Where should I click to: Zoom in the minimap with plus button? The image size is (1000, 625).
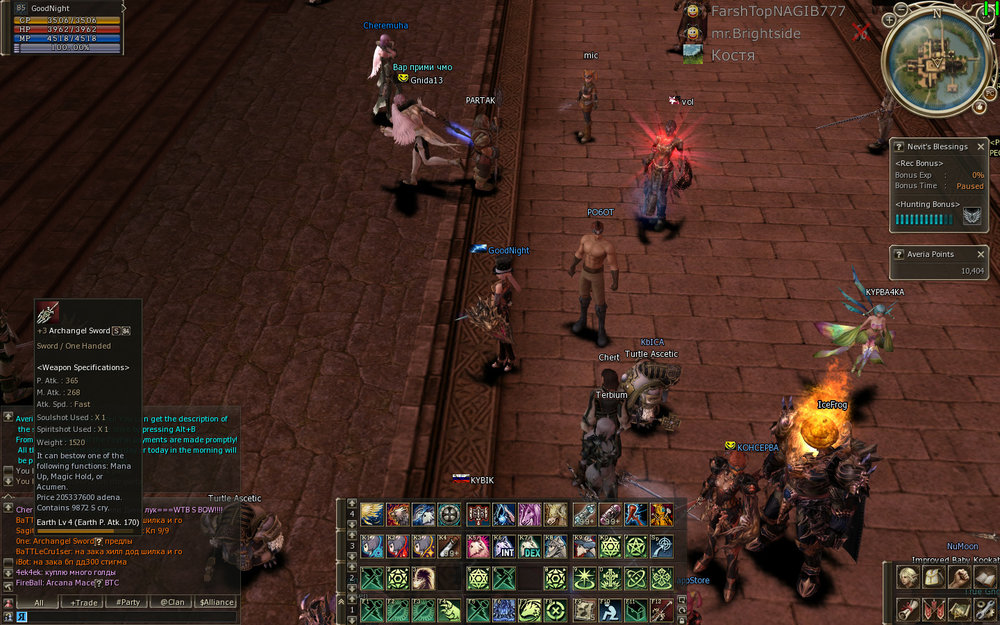point(889,18)
